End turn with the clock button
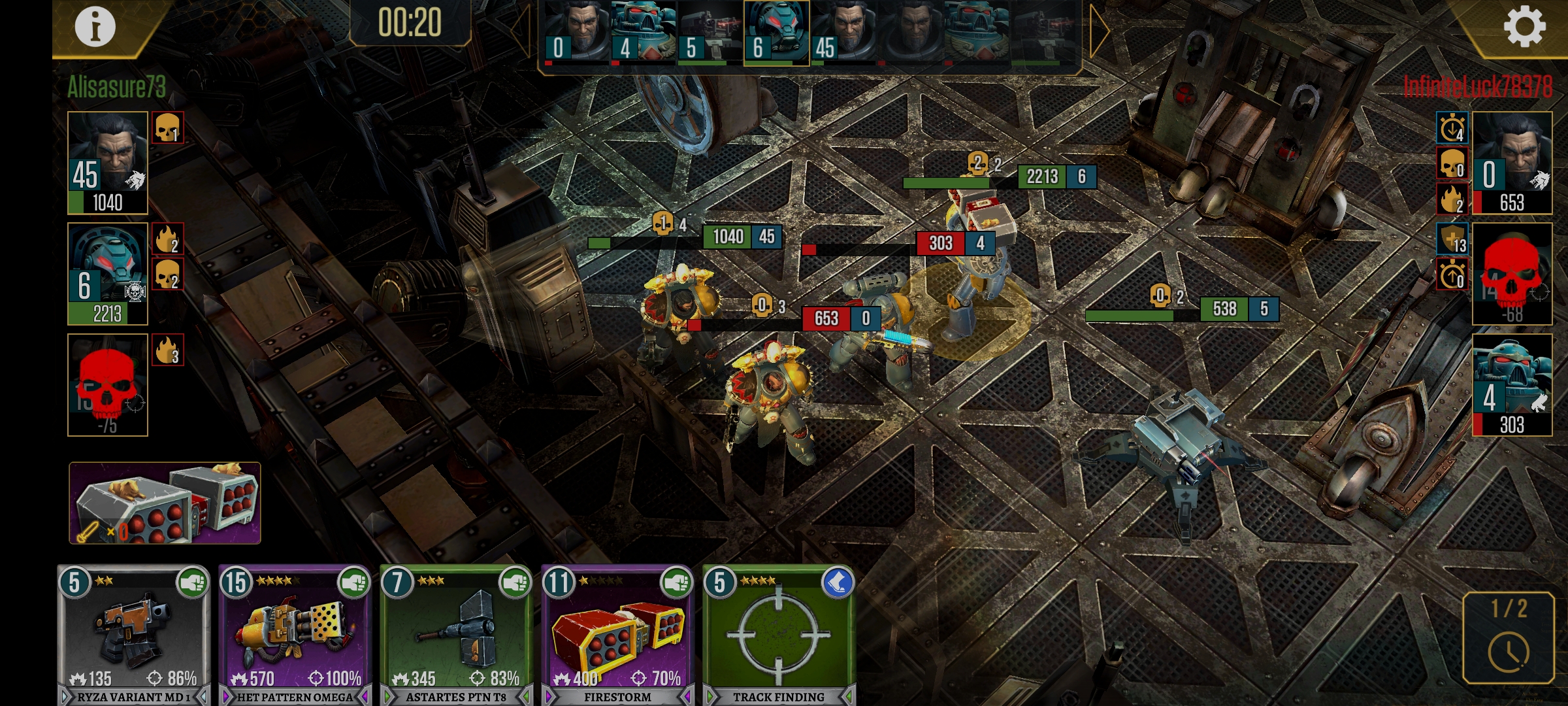Viewport: 1568px width, 706px height. (1508, 637)
